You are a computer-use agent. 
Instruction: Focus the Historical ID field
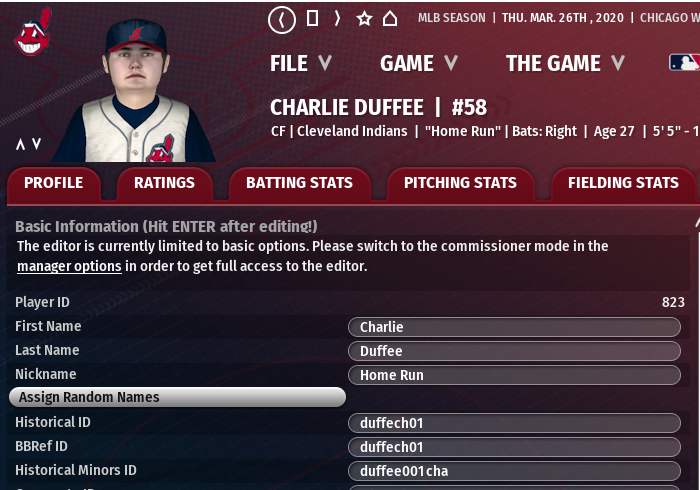[514, 423]
